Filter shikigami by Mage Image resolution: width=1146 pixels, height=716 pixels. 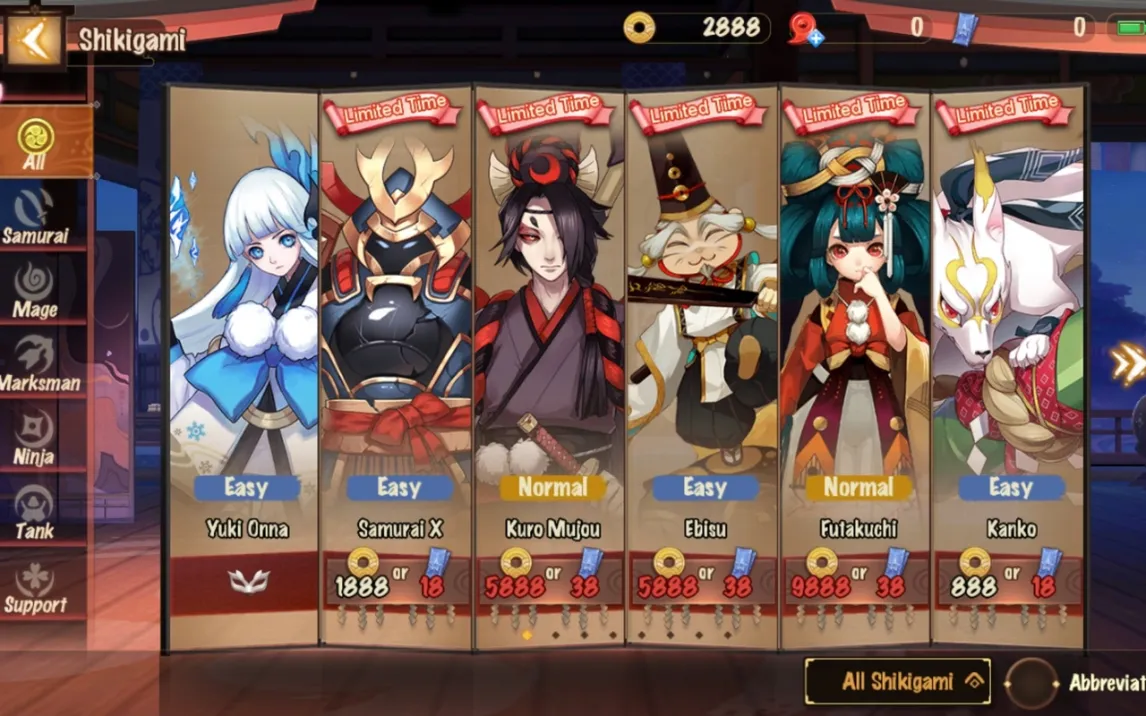tap(35, 291)
